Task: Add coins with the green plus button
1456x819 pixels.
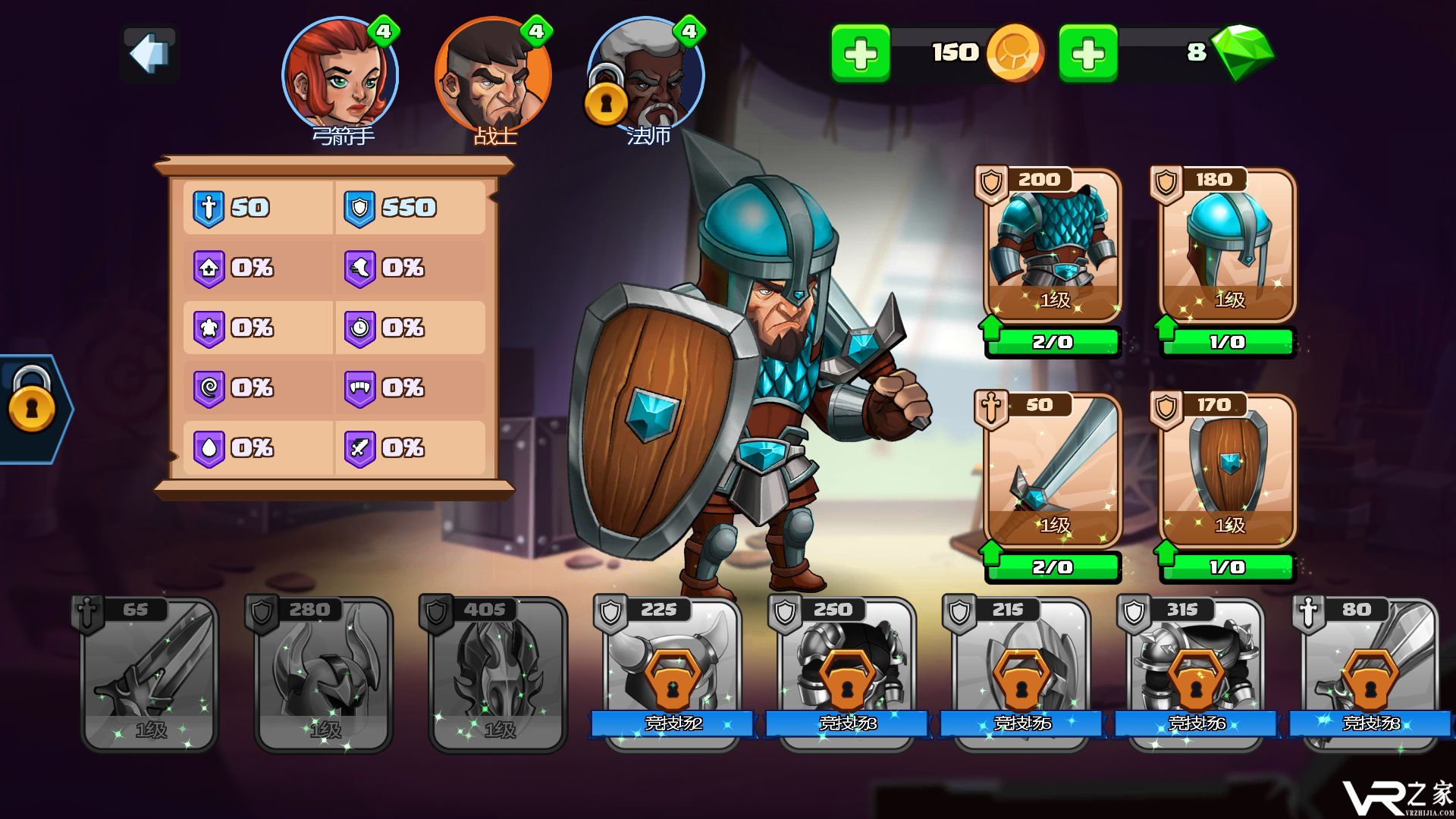Action: (x=861, y=54)
